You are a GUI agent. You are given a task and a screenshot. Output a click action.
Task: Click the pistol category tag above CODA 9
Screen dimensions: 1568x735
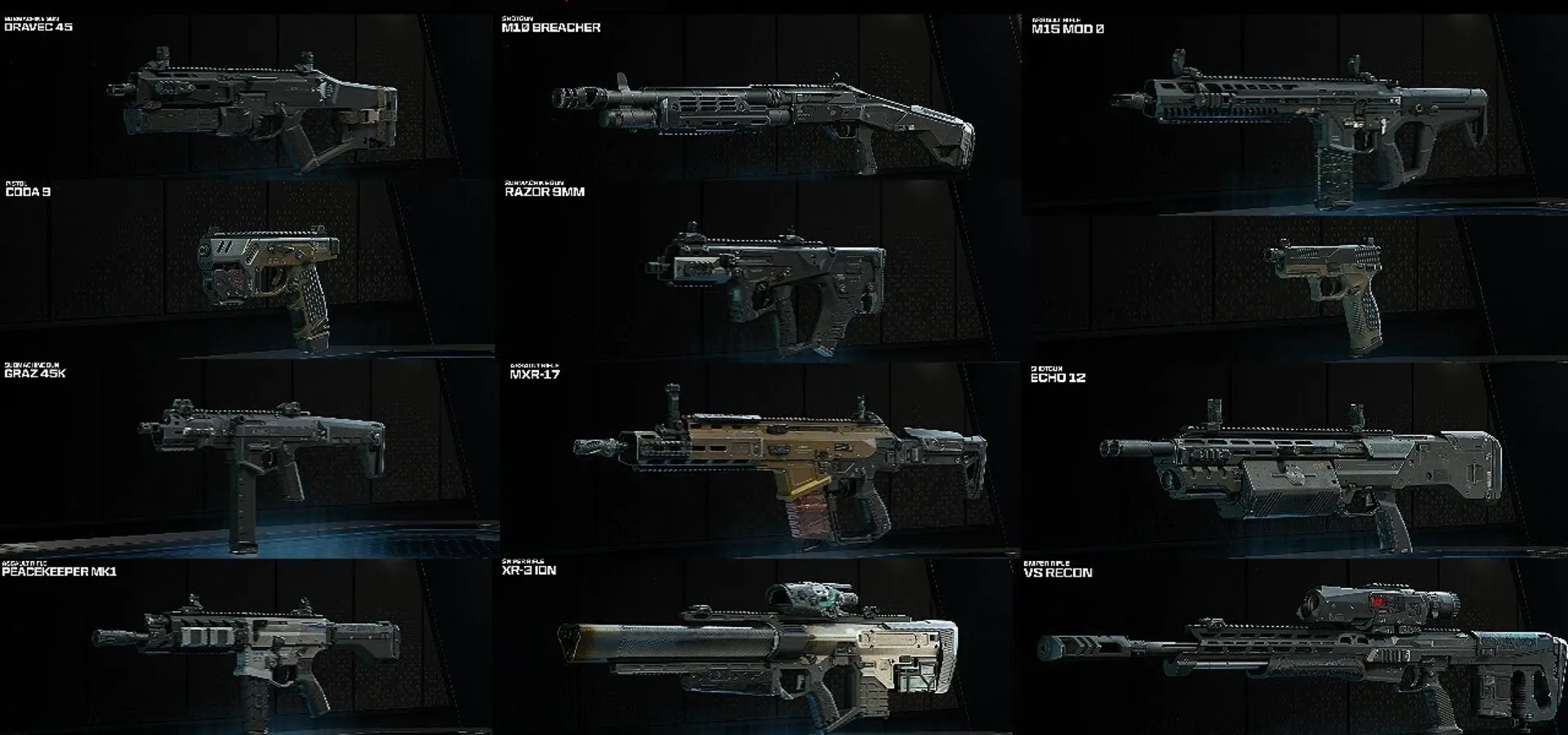point(18,185)
